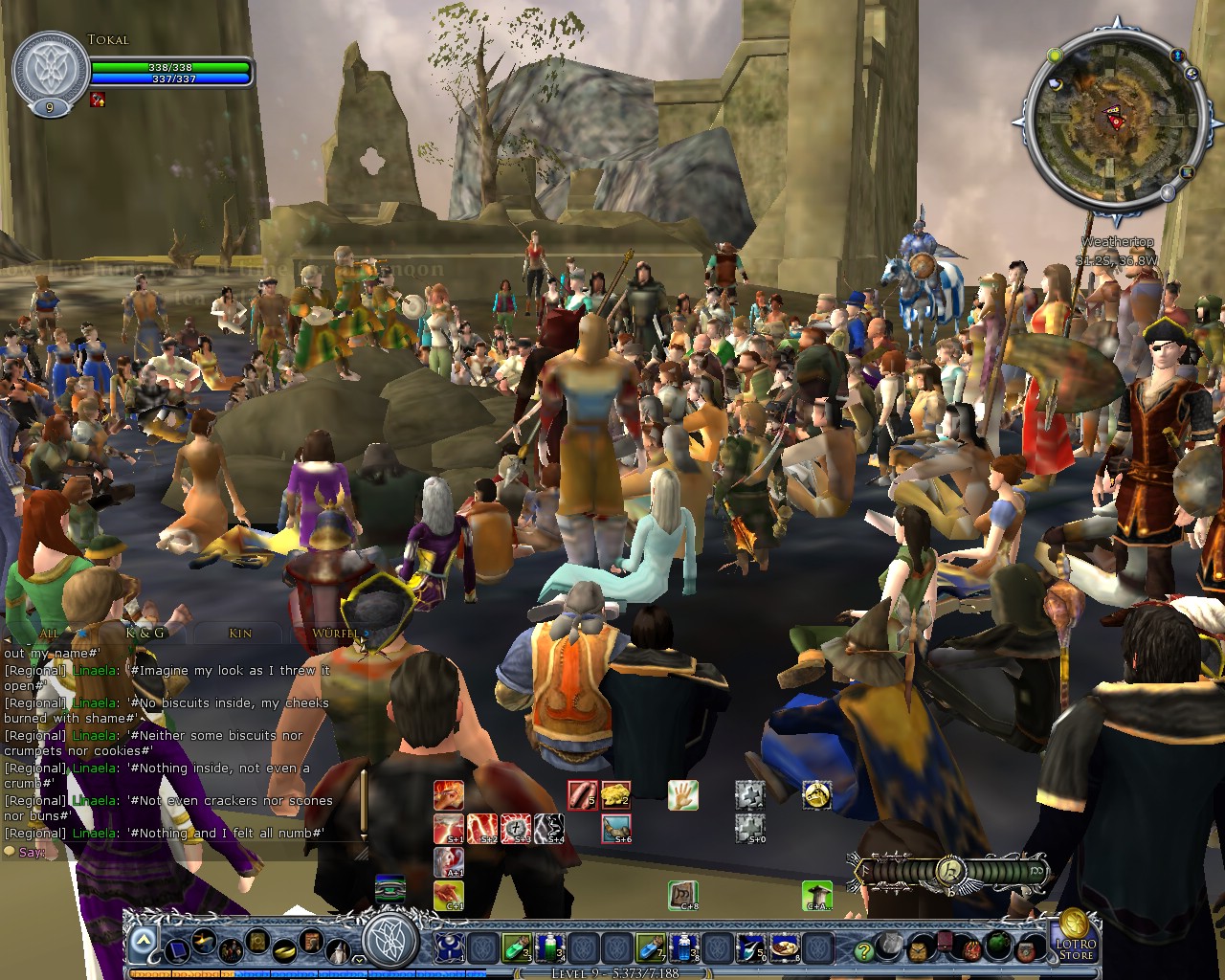Expand extra quickslot bars with the up chevron
Screen dimensions: 1225x980
(144, 939)
